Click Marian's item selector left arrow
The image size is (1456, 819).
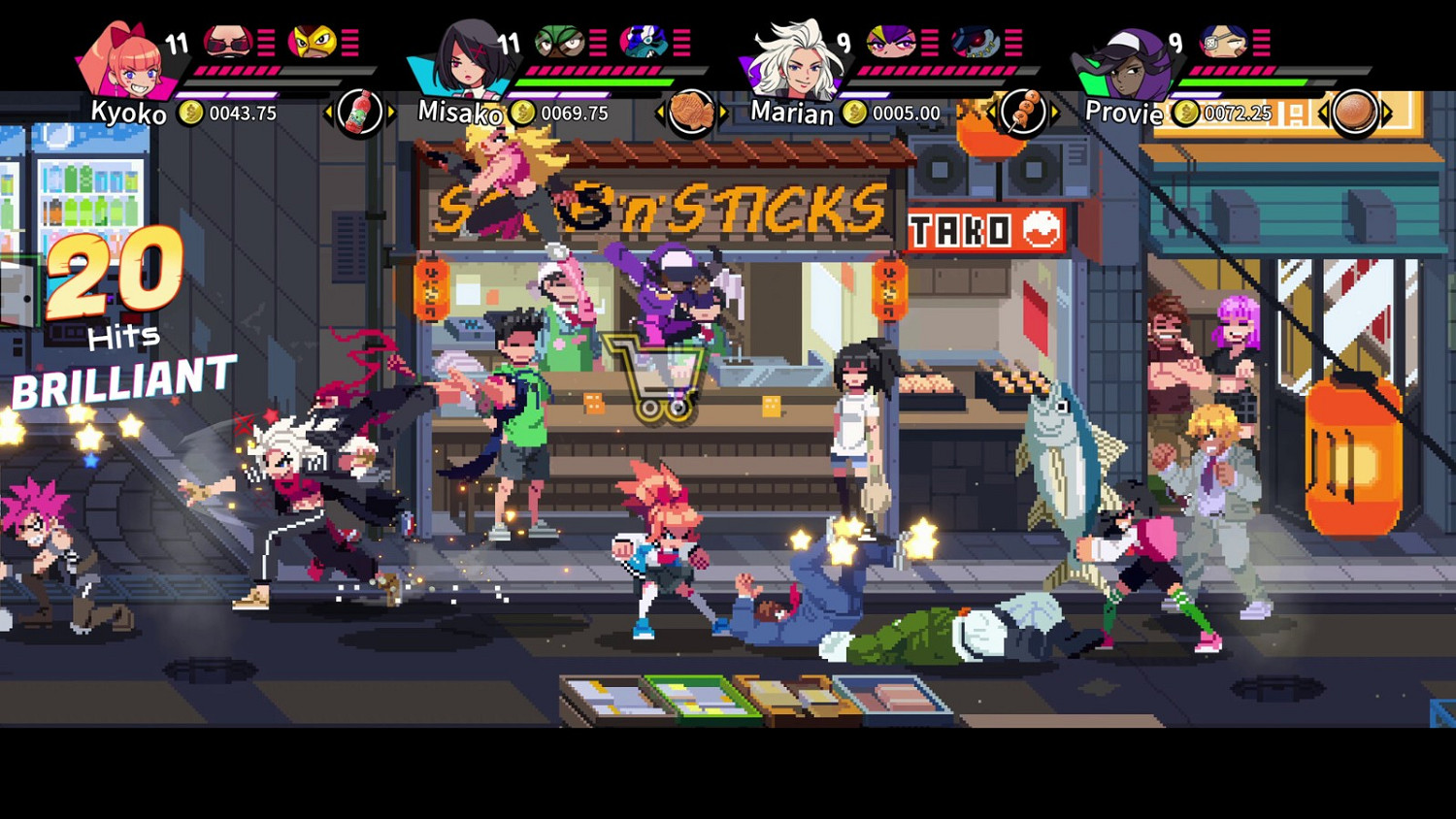point(994,112)
